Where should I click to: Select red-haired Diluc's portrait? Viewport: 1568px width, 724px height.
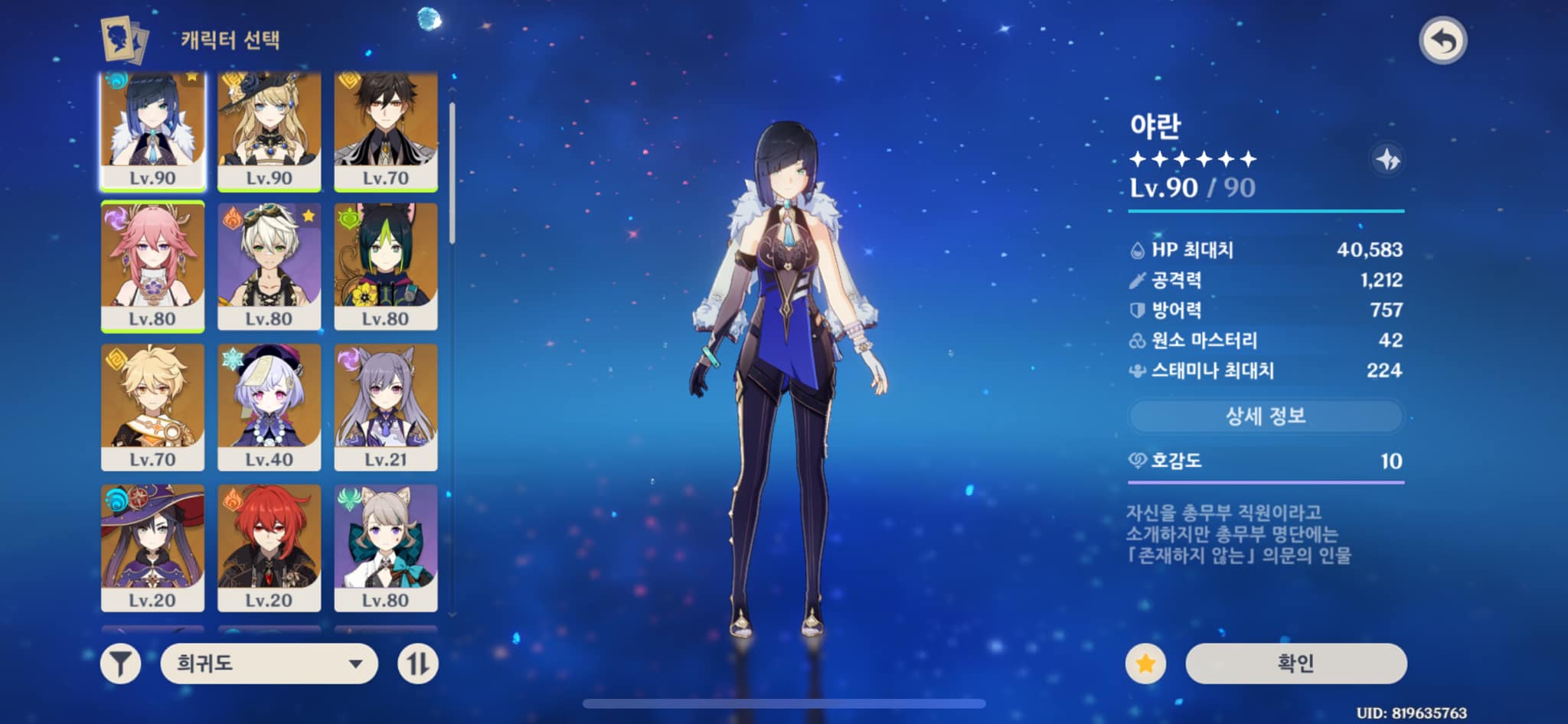click(x=269, y=547)
